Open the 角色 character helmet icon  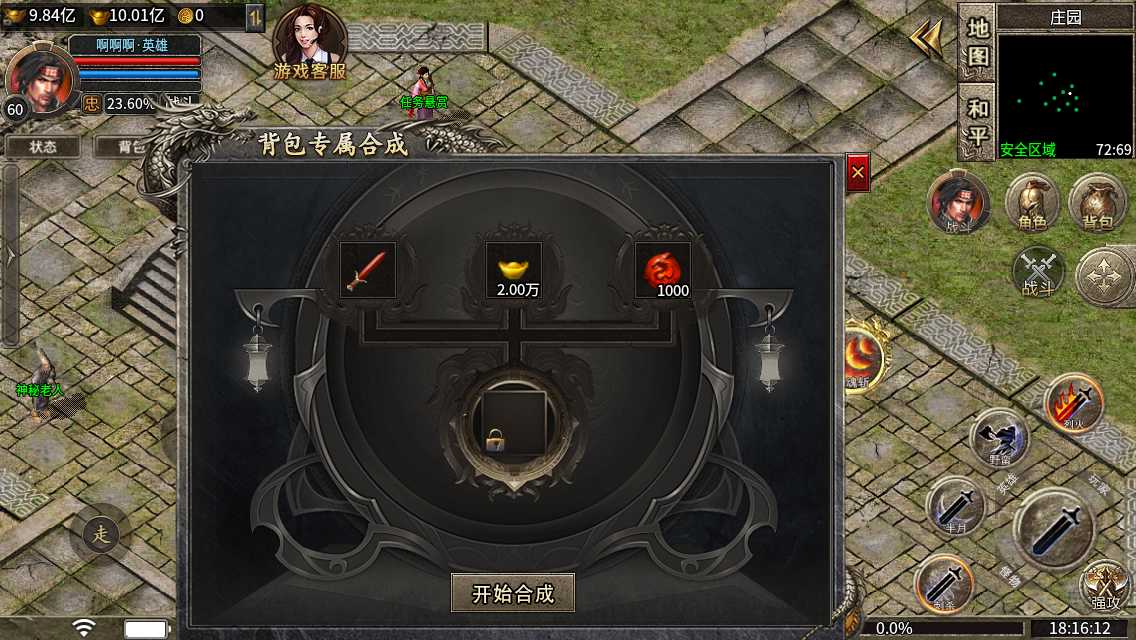pos(1032,203)
